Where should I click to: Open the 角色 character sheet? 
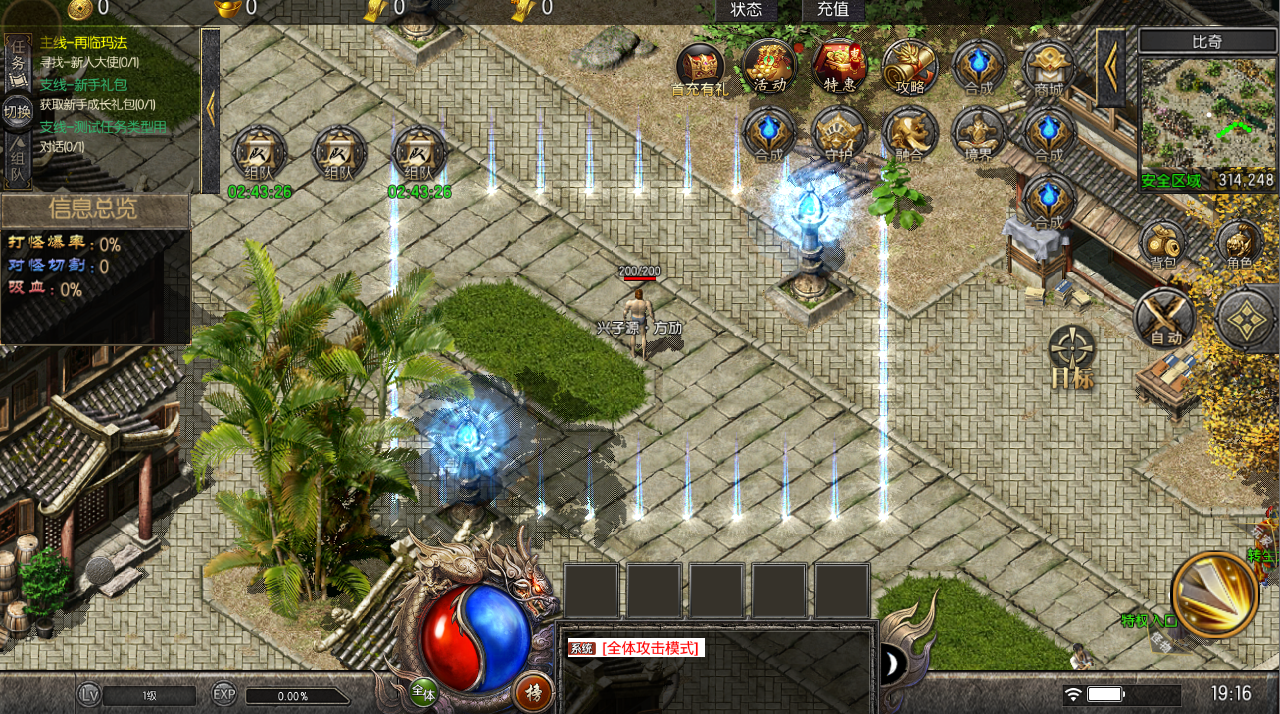[x=1239, y=244]
